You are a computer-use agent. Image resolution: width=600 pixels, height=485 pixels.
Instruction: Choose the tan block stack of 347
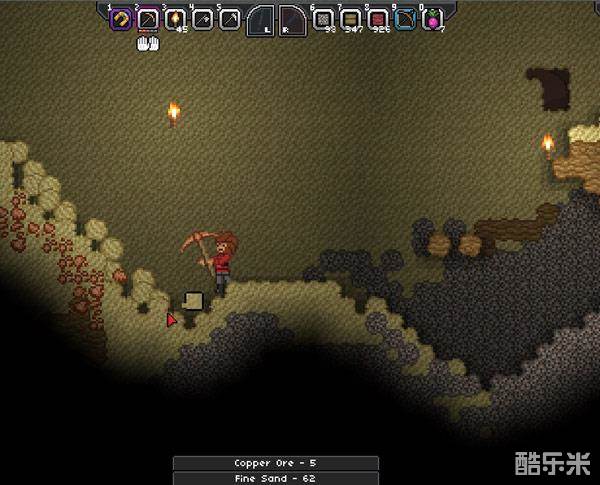350,18
